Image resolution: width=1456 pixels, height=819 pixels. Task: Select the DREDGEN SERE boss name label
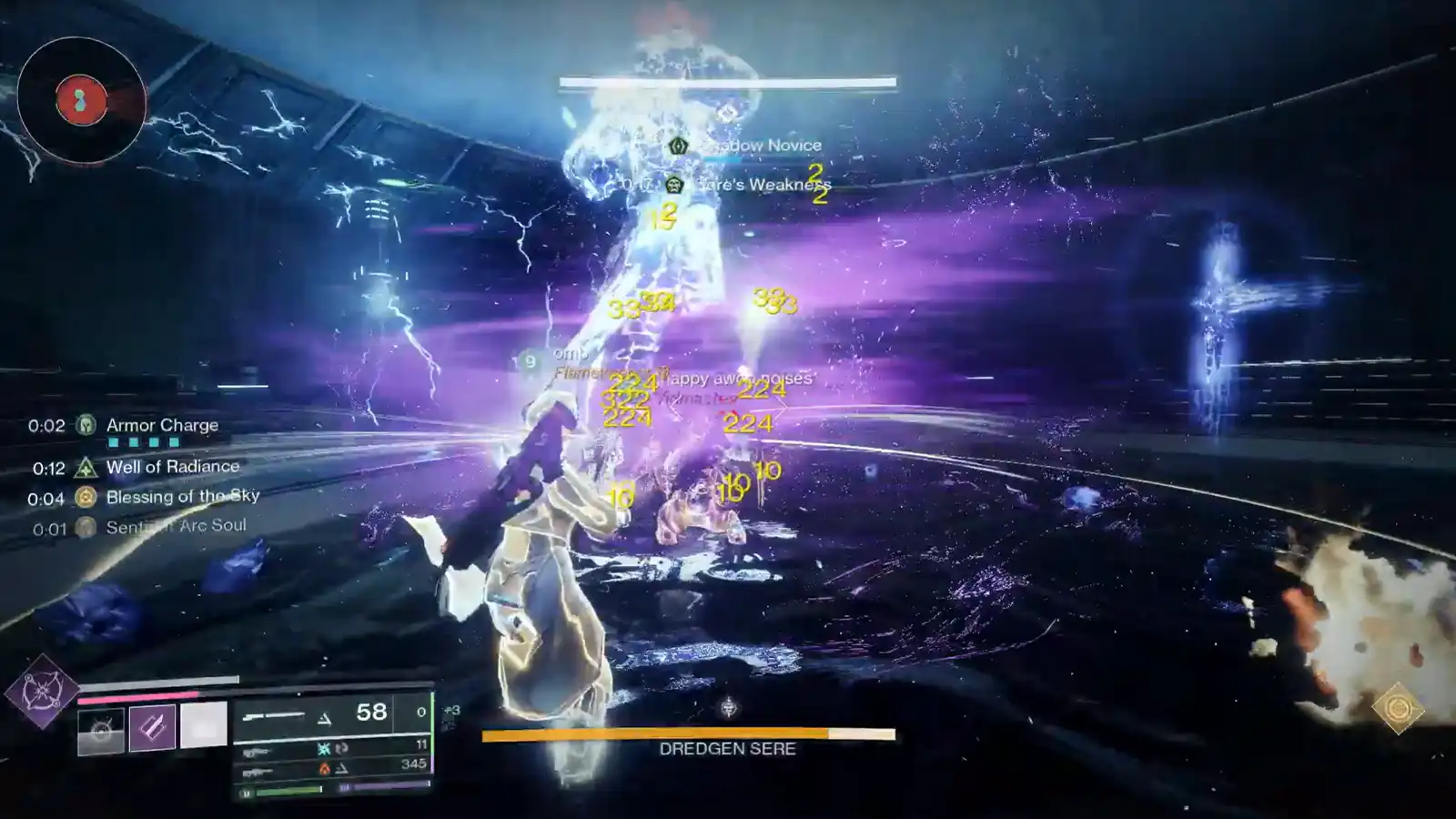[x=725, y=750]
